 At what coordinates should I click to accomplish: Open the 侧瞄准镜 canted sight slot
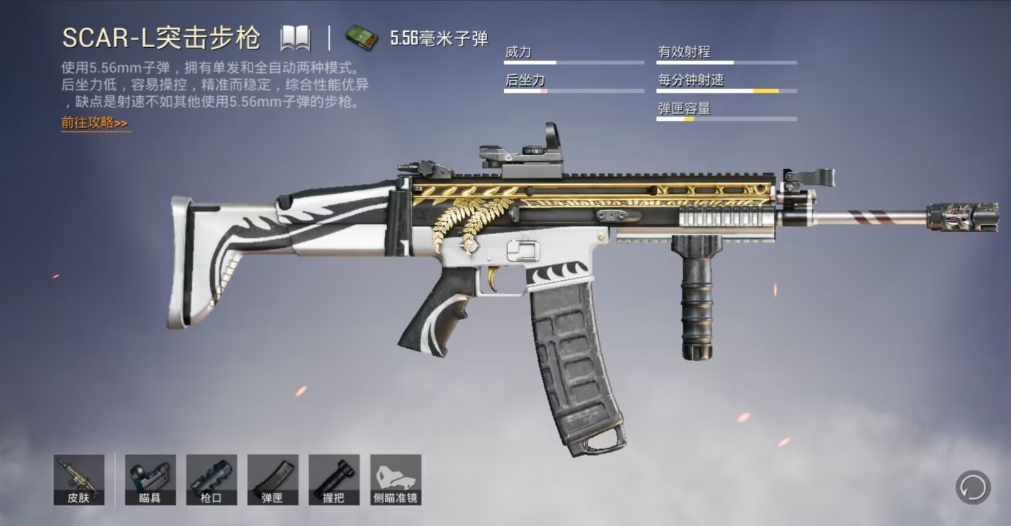coord(395,479)
